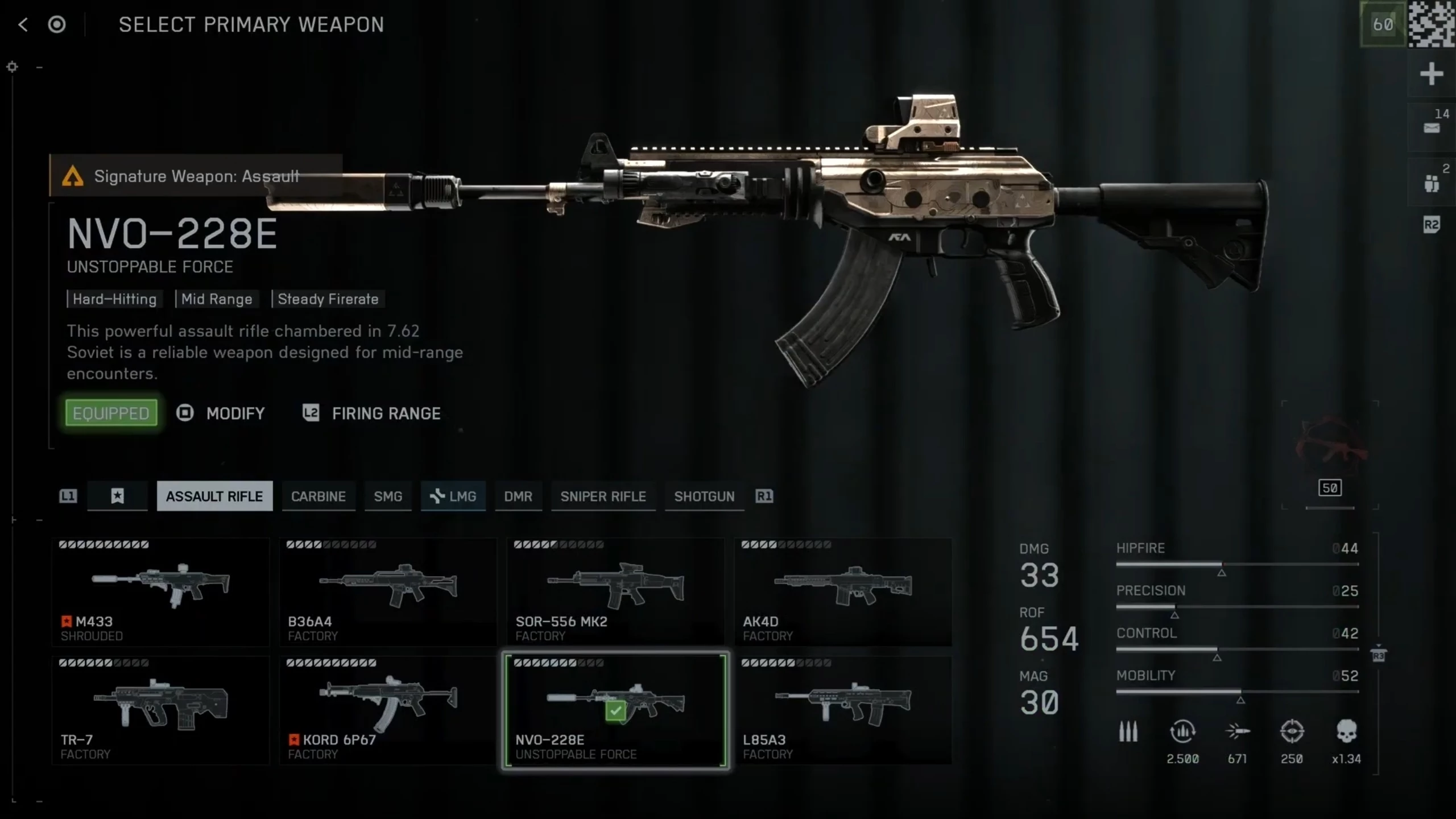Screen dimensions: 1456x819
Task: Select the SMG tab
Action: coord(388,497)
